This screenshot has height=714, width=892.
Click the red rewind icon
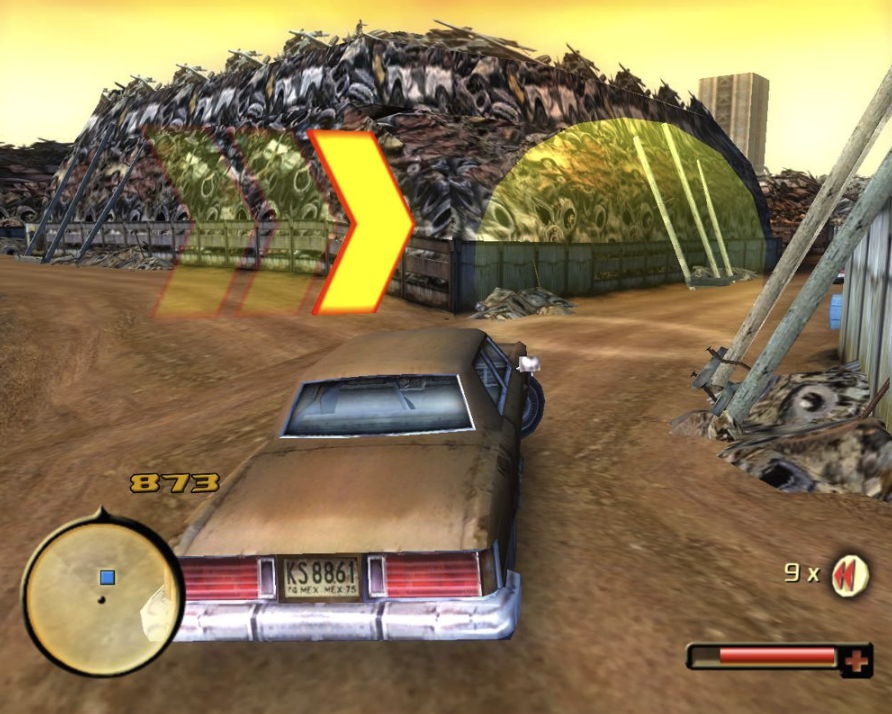click(x=850, y=575)
